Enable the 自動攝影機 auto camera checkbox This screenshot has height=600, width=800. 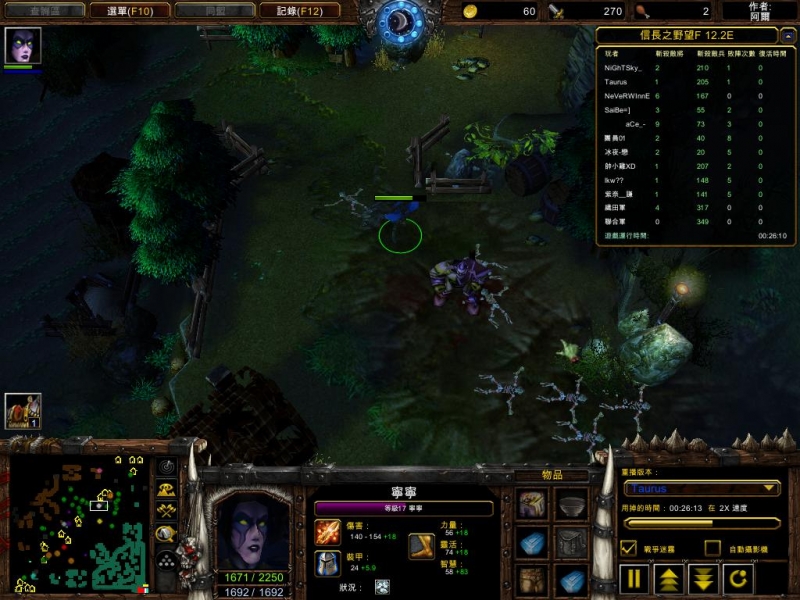pos(712,547)
